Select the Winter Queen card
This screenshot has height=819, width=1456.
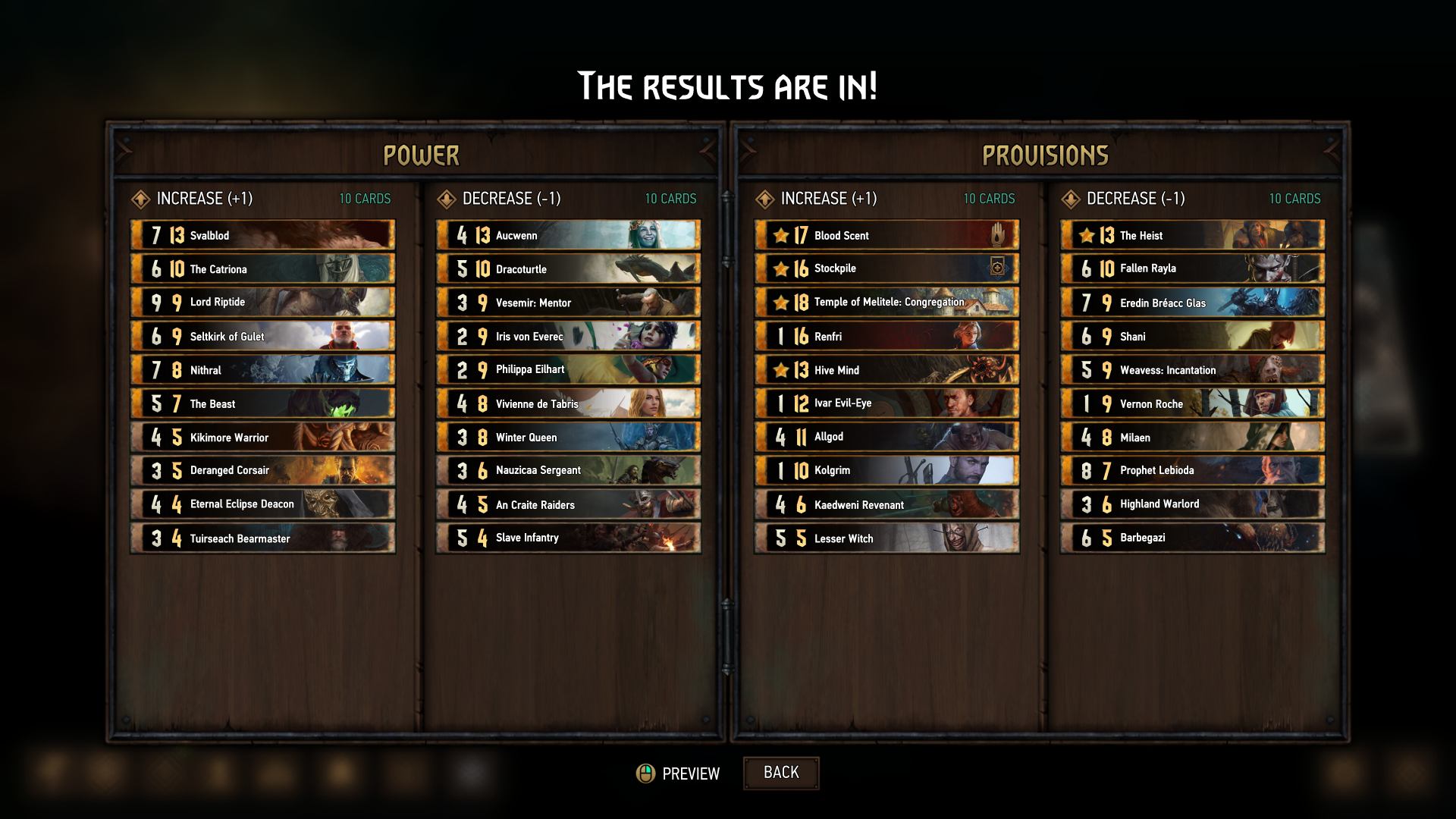(x=568, y=437)
